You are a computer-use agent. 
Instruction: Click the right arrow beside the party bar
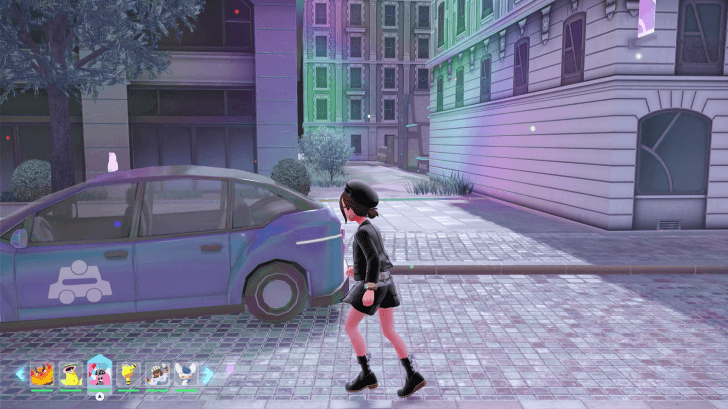click(208, 374)
